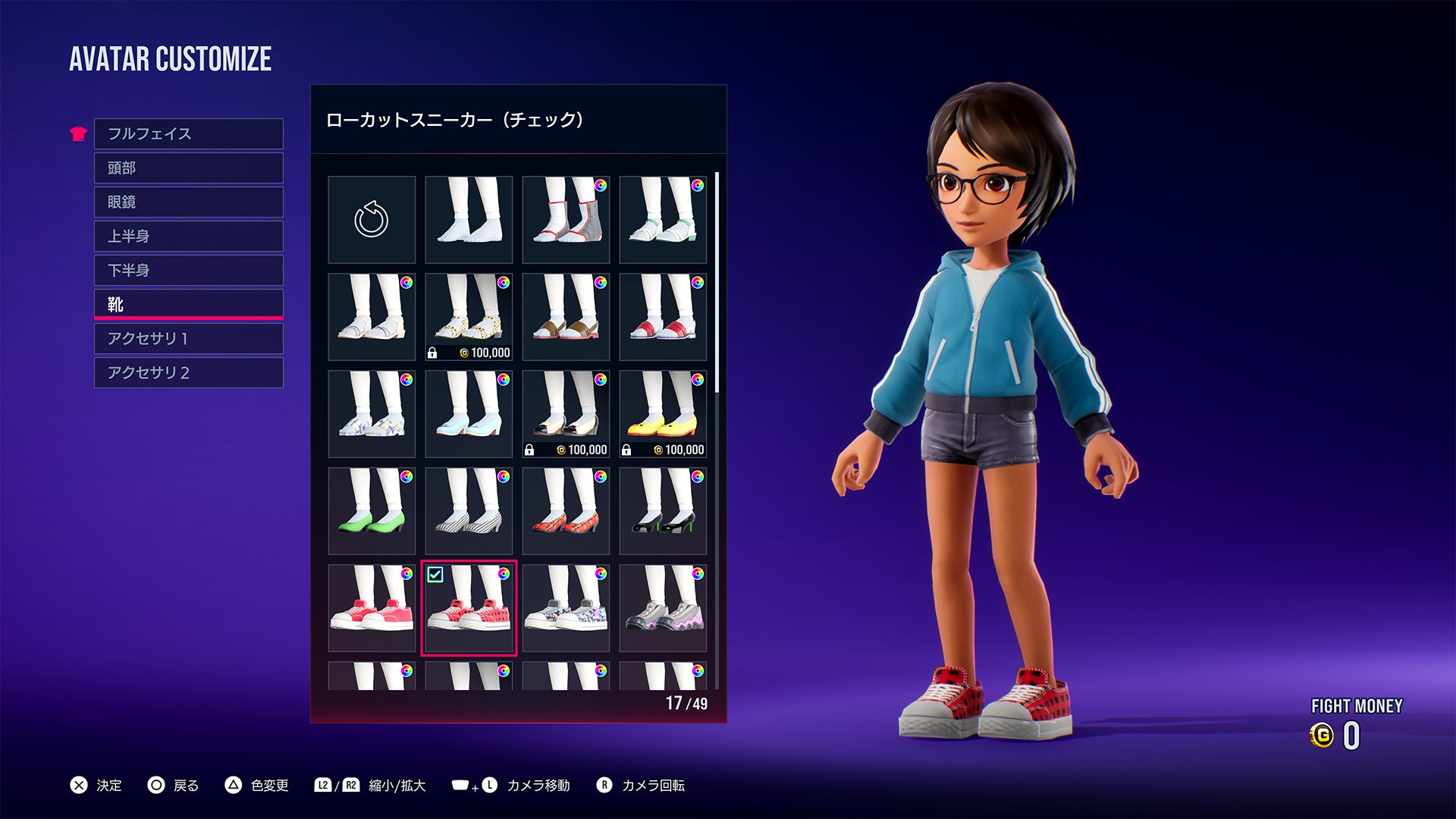Choose the 下半身 category
Screen dimensions: 1456x819
[x=188, y=270]
